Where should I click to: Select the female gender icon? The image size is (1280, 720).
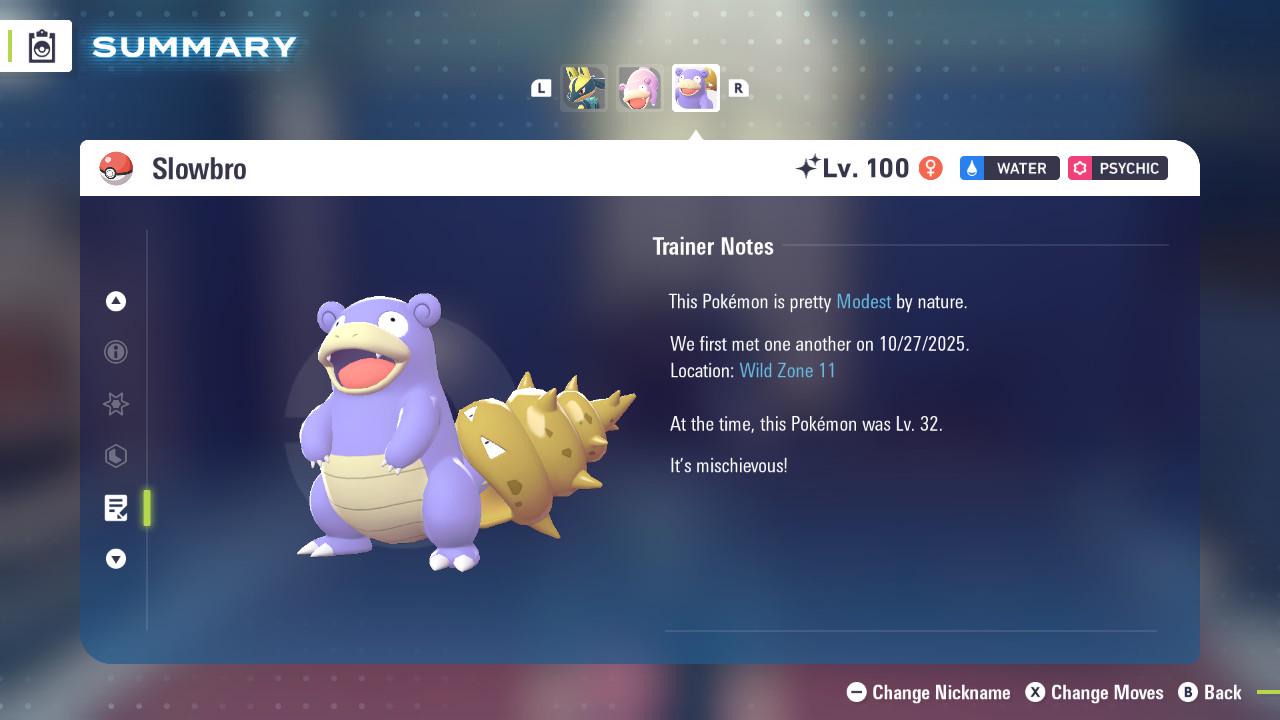tap(929, 168)
